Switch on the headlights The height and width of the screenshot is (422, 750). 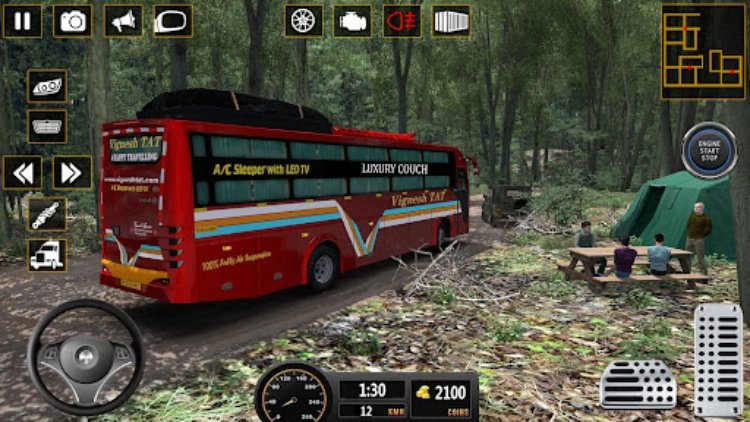47,86
